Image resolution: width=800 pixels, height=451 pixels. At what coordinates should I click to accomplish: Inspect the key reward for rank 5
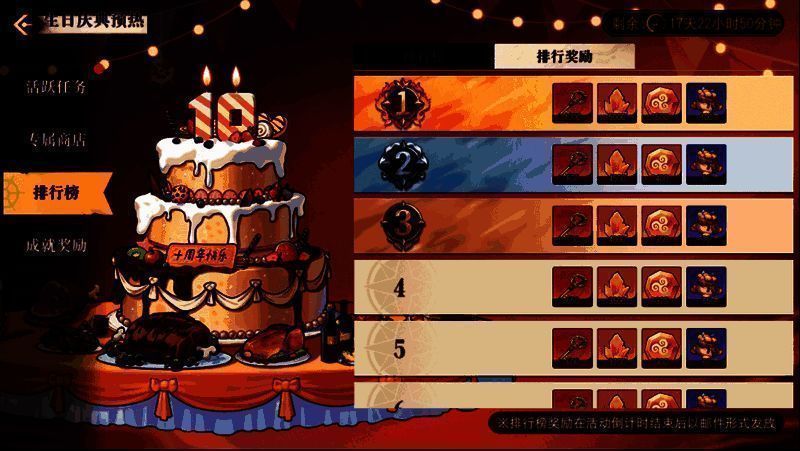[x=572, y=348]
